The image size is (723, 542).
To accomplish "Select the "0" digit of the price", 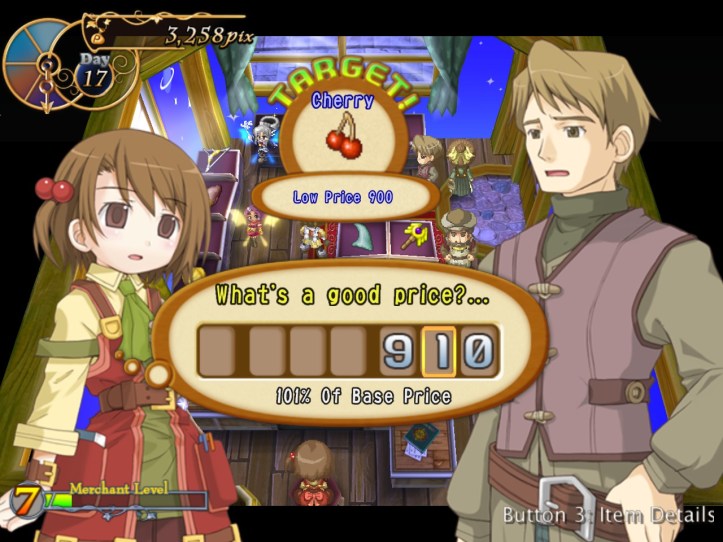I will [x=477, y=351].
